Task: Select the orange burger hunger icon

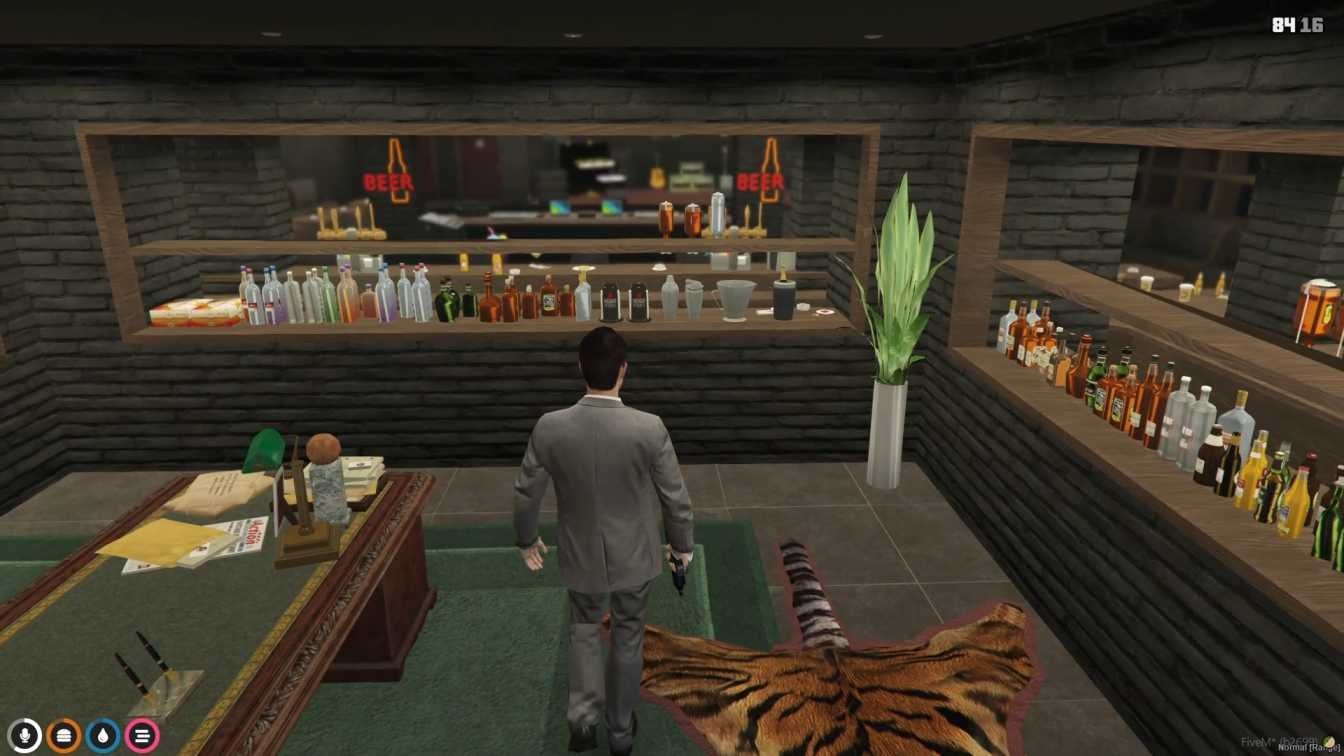Action: click(x=64, y=736)
